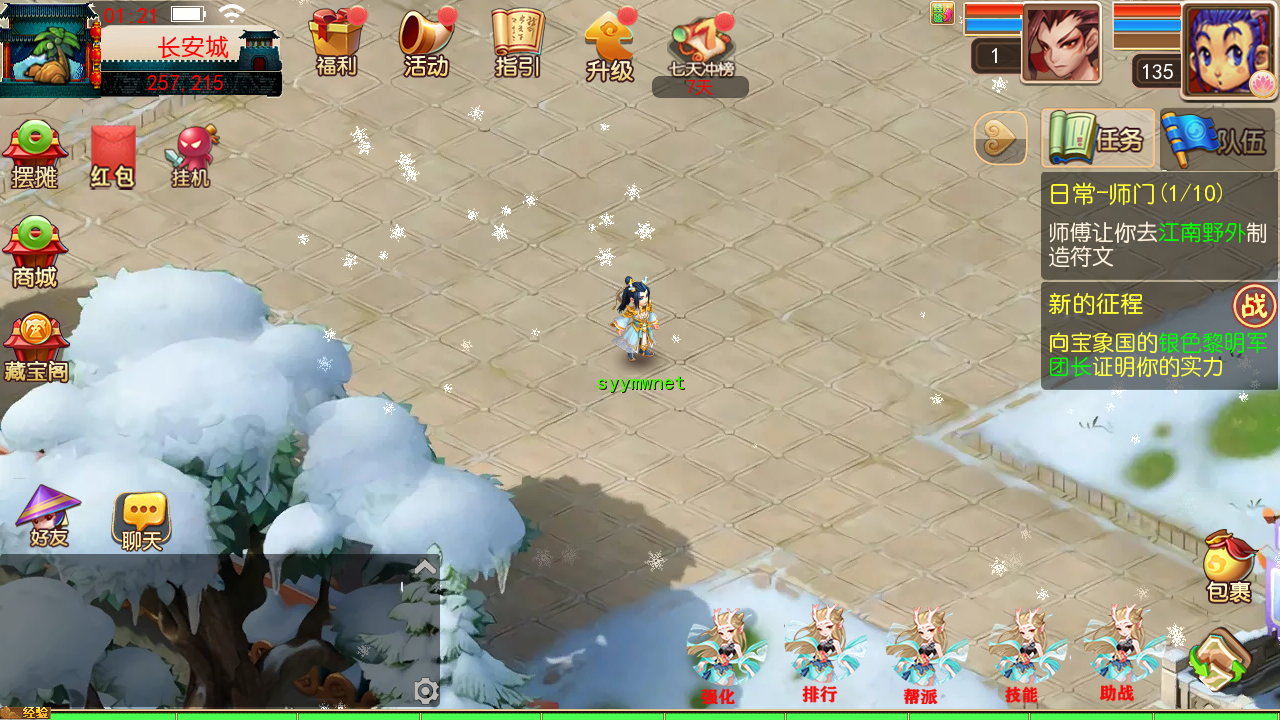Open the 包裹 inventory bag
The width and height of the screenshot is (1280, 720).
point(1229,567)
